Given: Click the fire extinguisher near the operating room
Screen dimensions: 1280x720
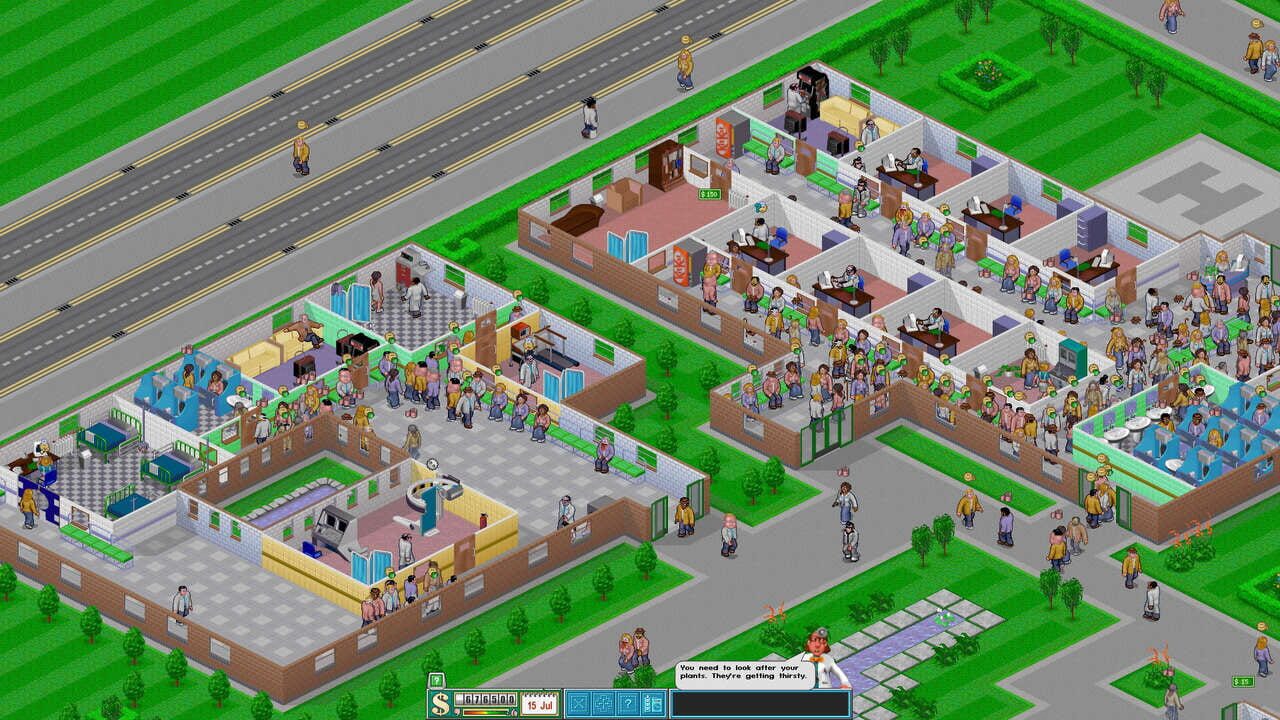Looking at the screenshot, I should [483, 520].
